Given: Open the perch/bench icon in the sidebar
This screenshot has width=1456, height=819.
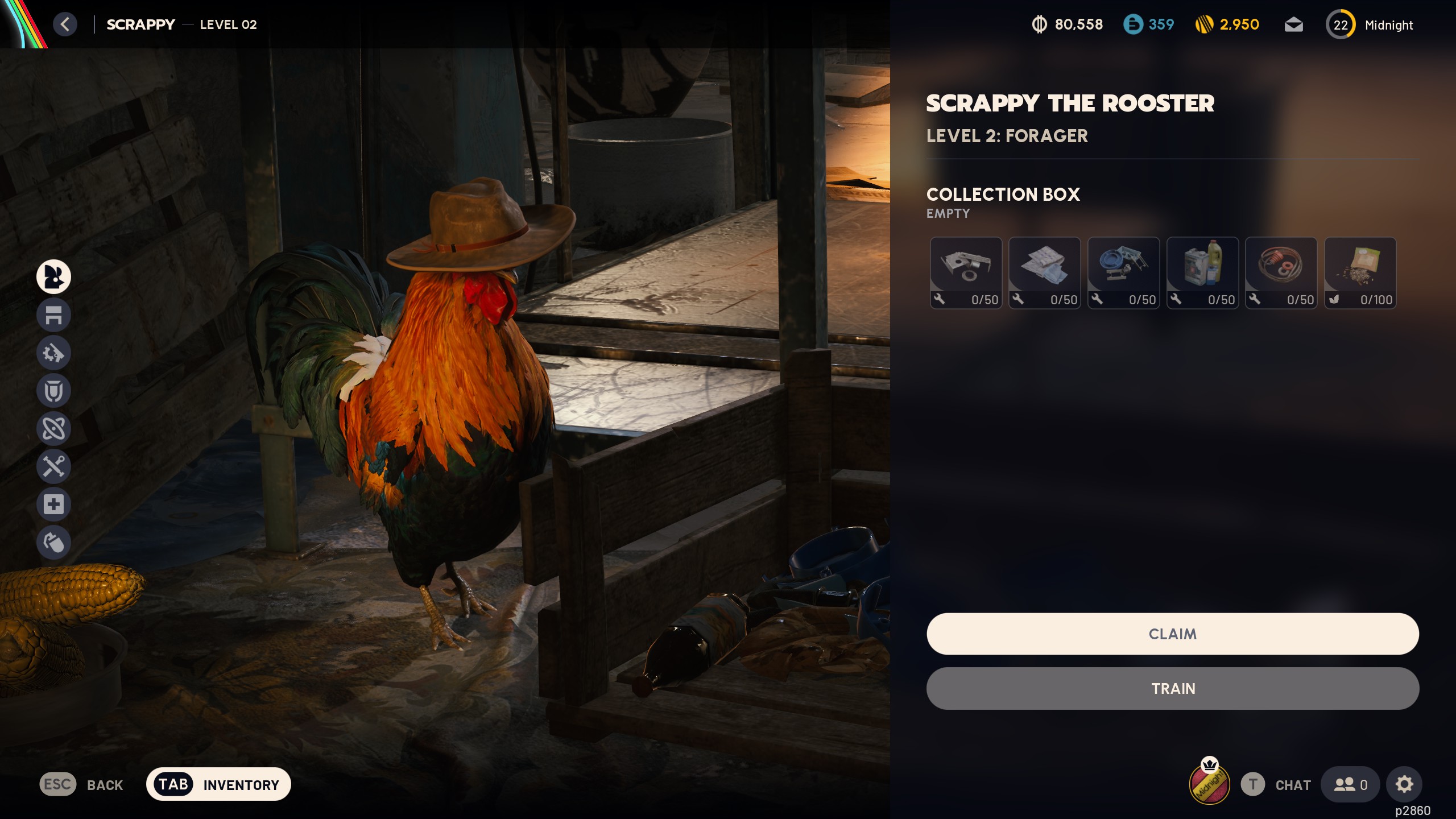Looking at the screenshot, I should [x=54, y=315].
